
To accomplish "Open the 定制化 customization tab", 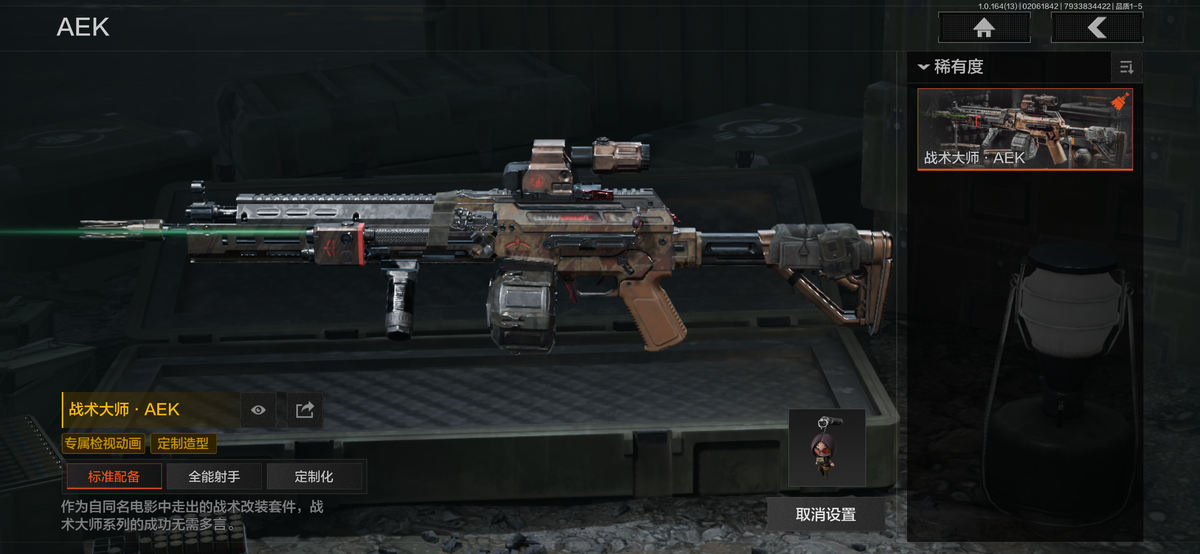I will 314,477.
